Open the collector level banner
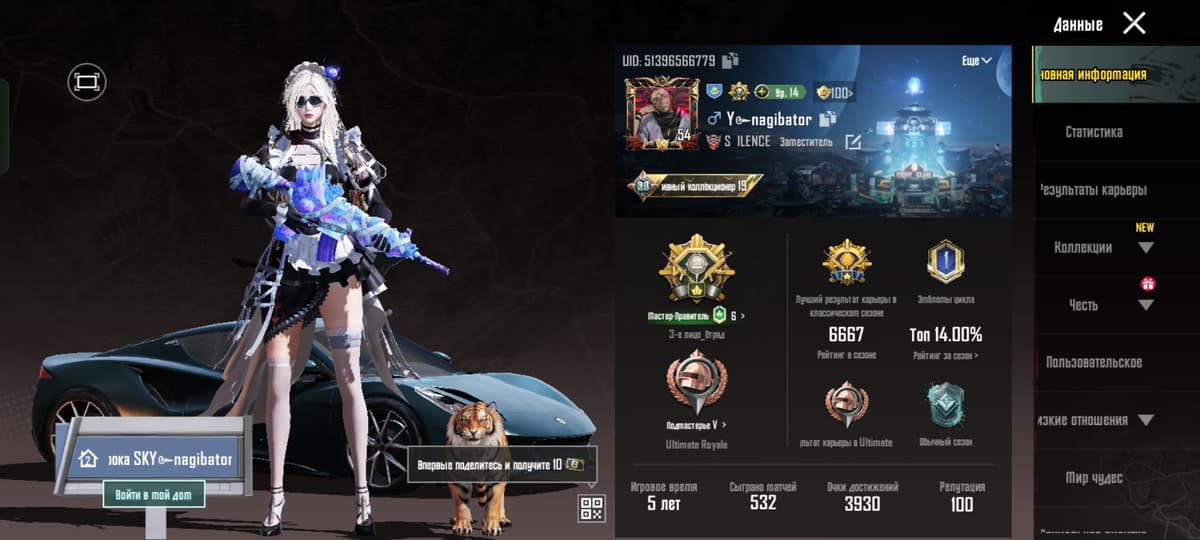Image resolution: width=1200 pixels, height=540 pixels. coord(696,186)
